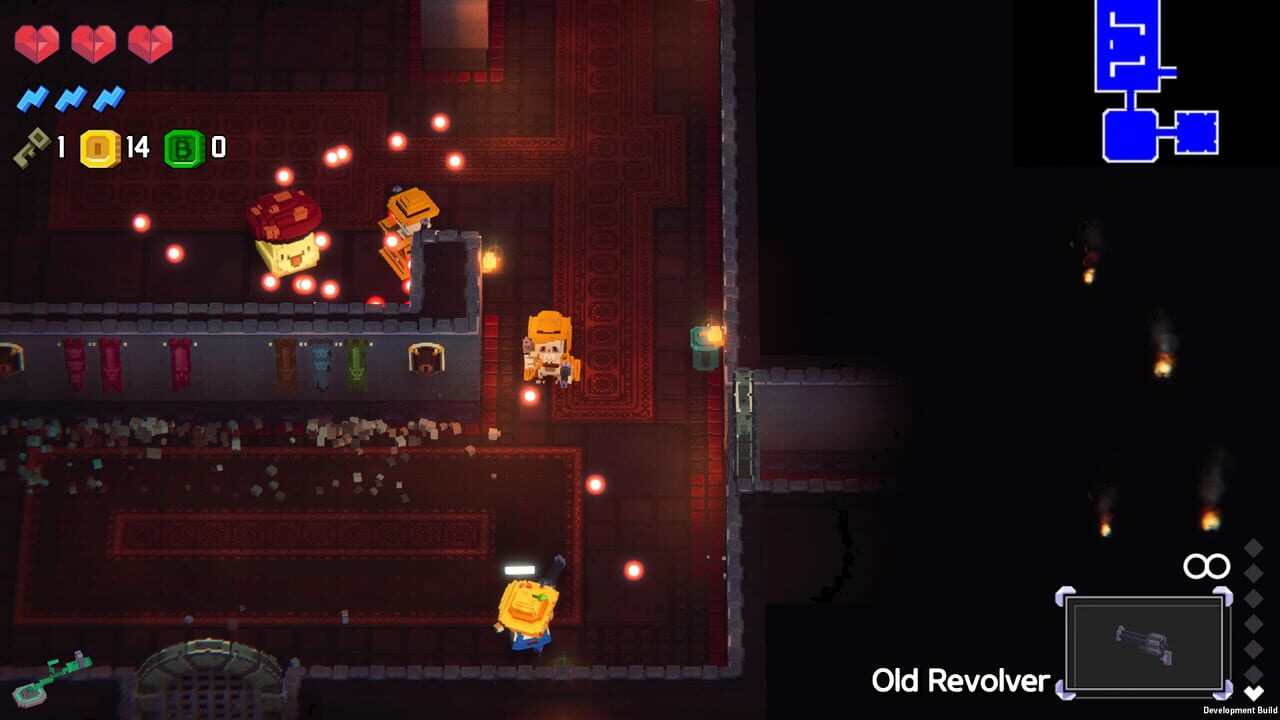Select the Old Revolver label
The image size is (1280, 720).
[962, 680]
